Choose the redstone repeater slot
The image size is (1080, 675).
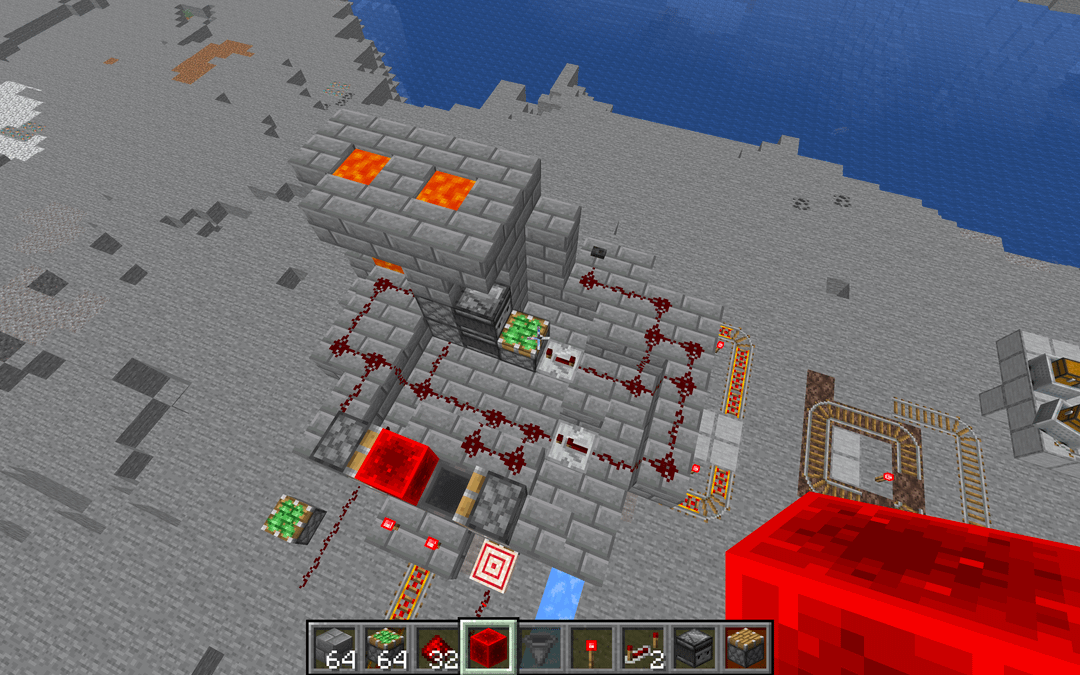point(644,648)
